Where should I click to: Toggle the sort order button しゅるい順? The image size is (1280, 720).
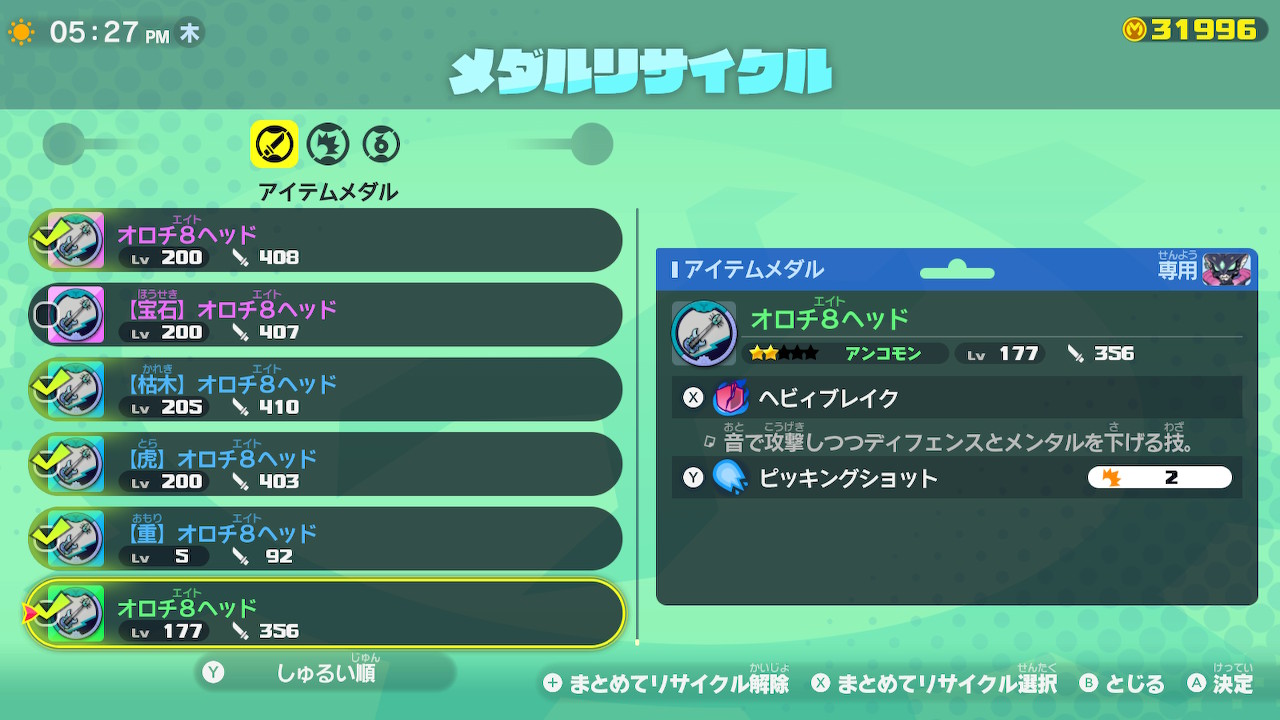pyautogui.click(x=325, y=673)
